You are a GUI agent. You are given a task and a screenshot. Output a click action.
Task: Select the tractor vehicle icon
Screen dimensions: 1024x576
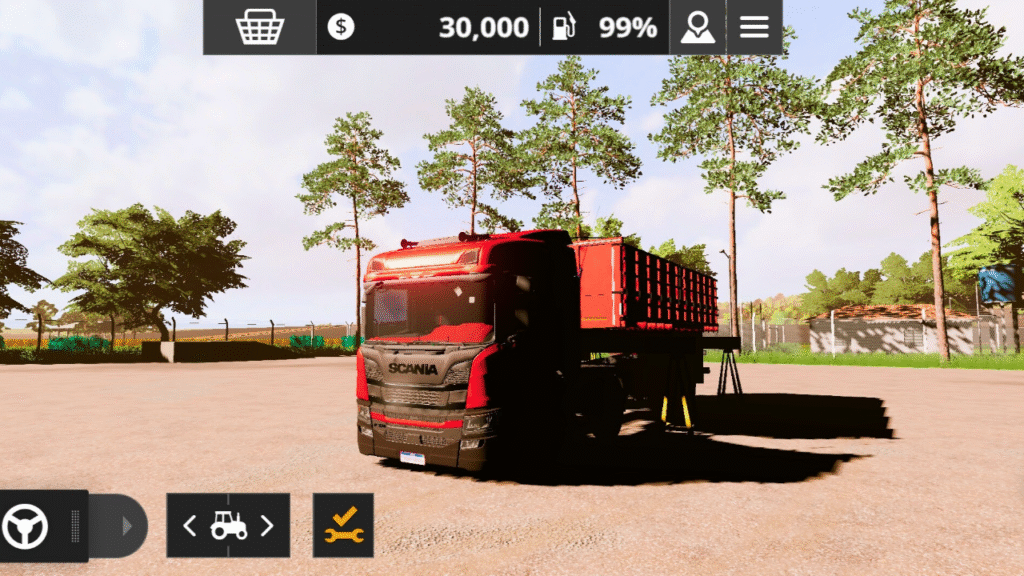228,525
